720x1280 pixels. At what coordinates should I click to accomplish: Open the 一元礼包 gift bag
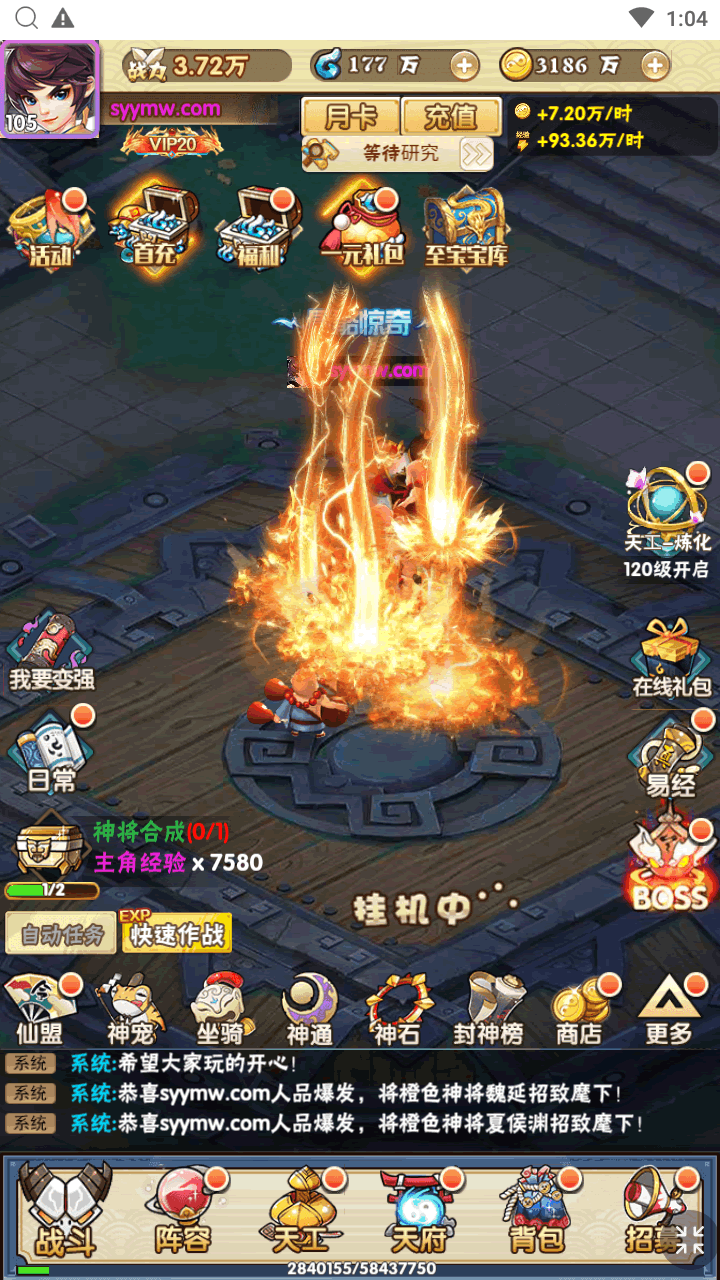362,230
